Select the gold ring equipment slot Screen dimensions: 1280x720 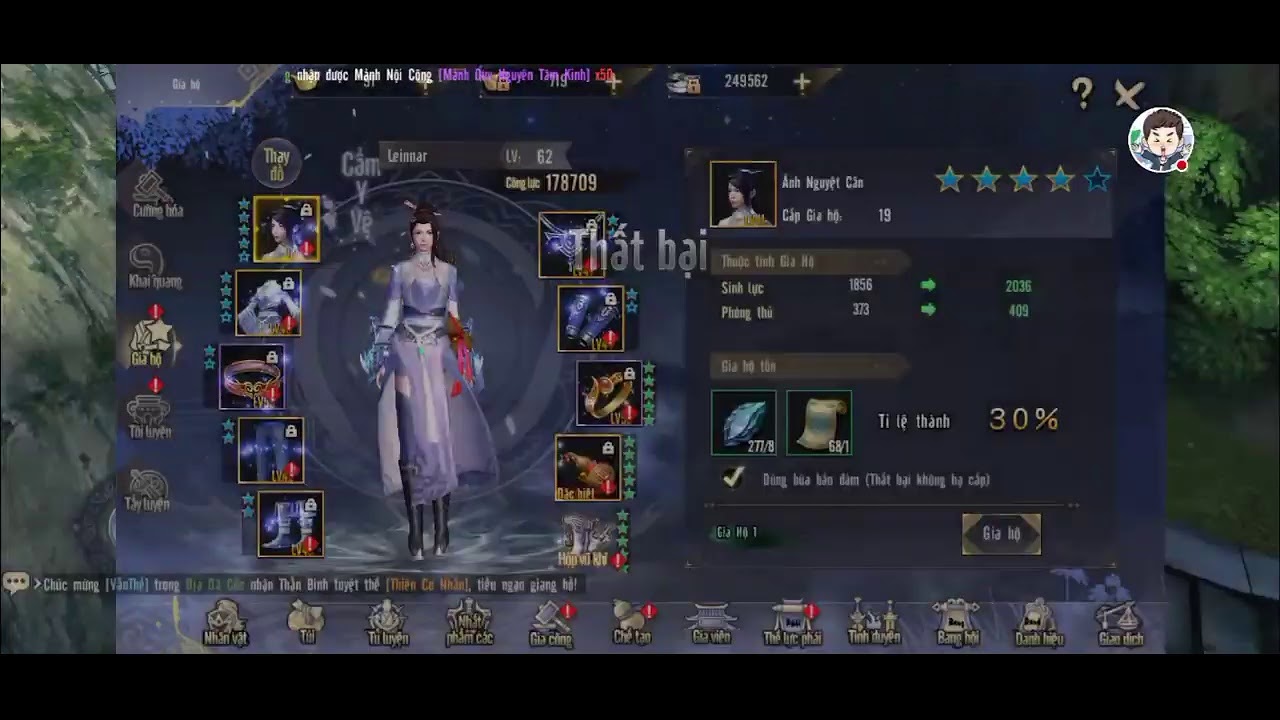[x=608, y=392]
